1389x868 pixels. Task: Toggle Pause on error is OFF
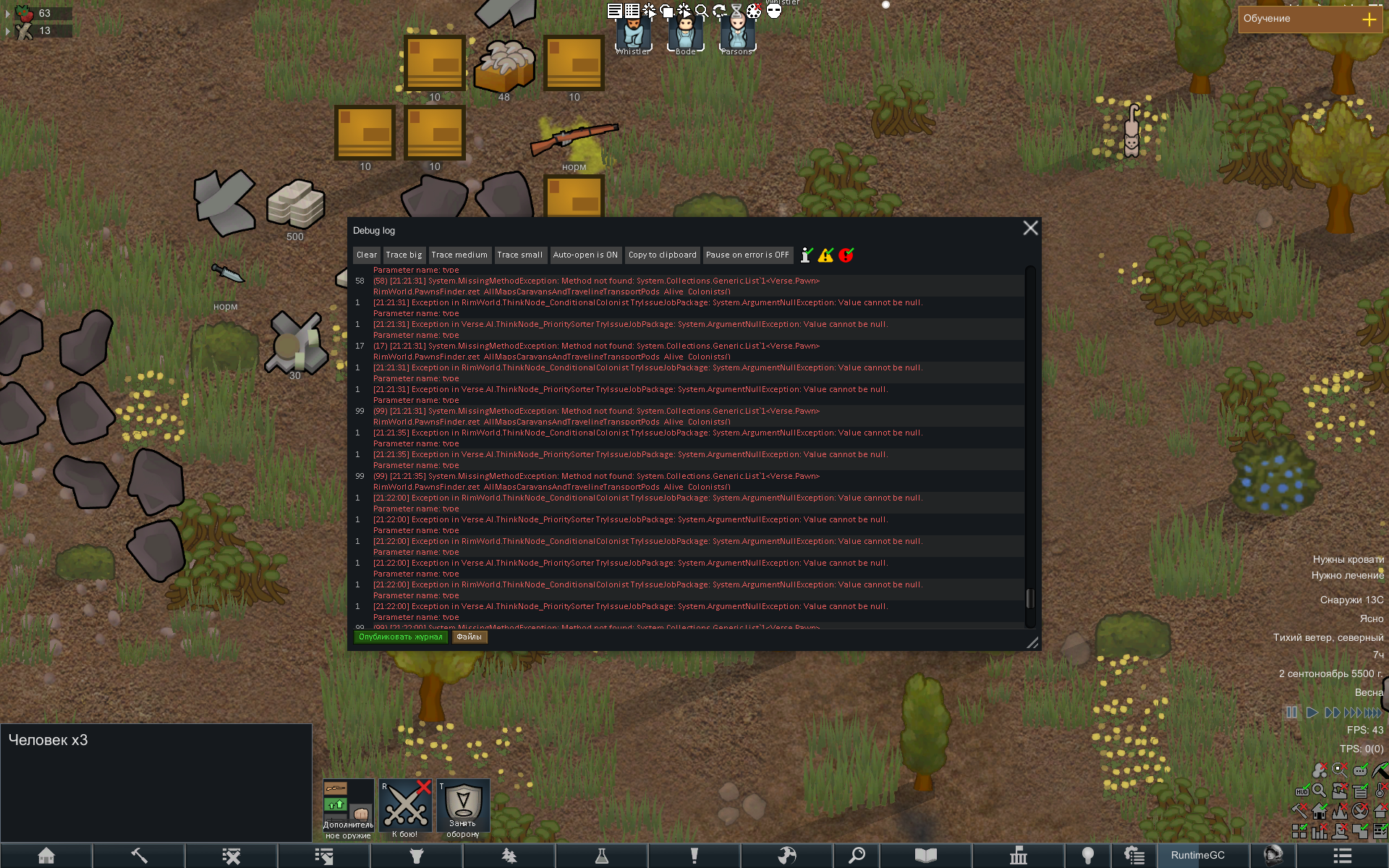747,255
